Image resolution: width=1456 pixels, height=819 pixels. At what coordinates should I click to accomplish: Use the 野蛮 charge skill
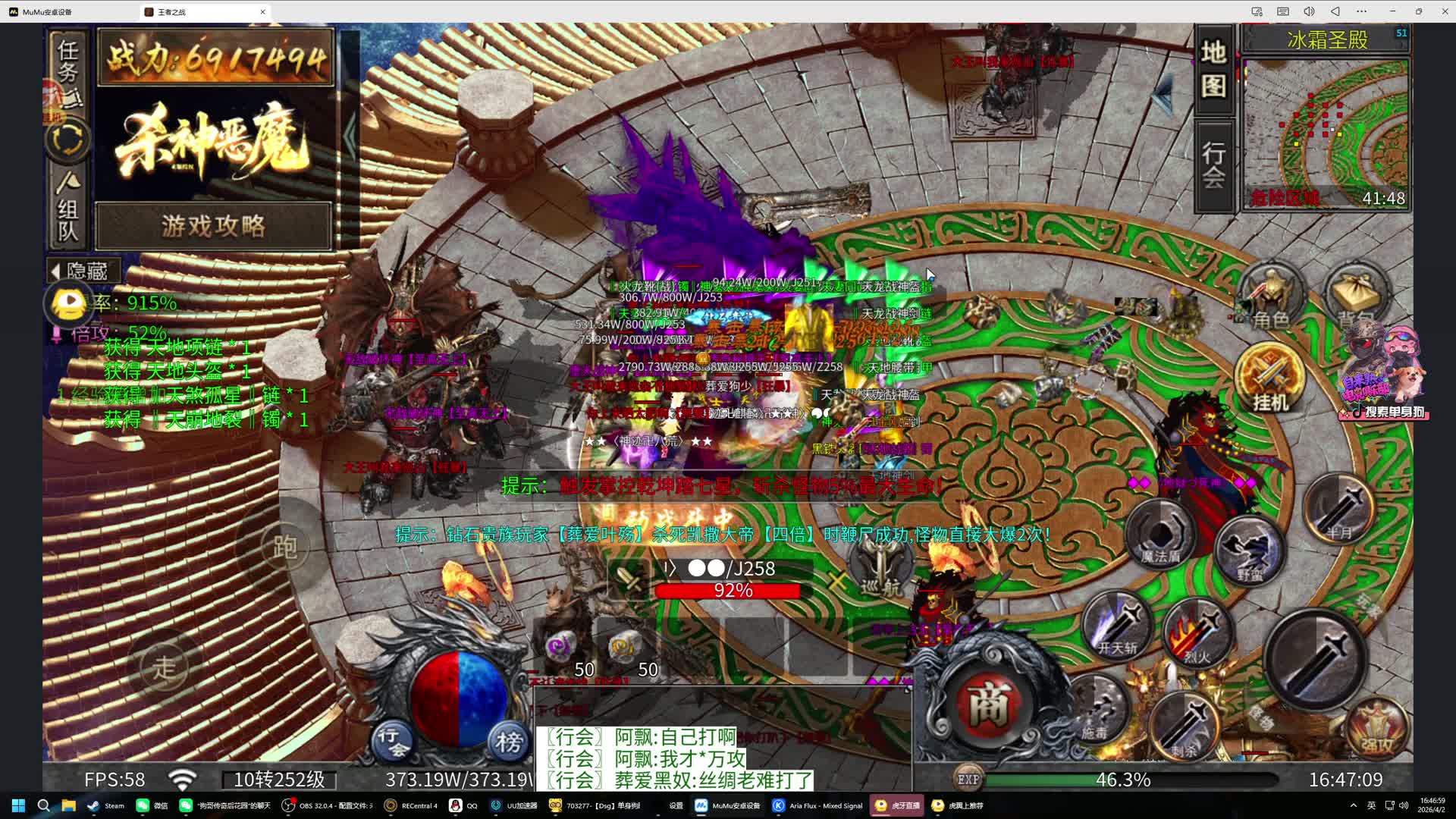coord(1250,551)
